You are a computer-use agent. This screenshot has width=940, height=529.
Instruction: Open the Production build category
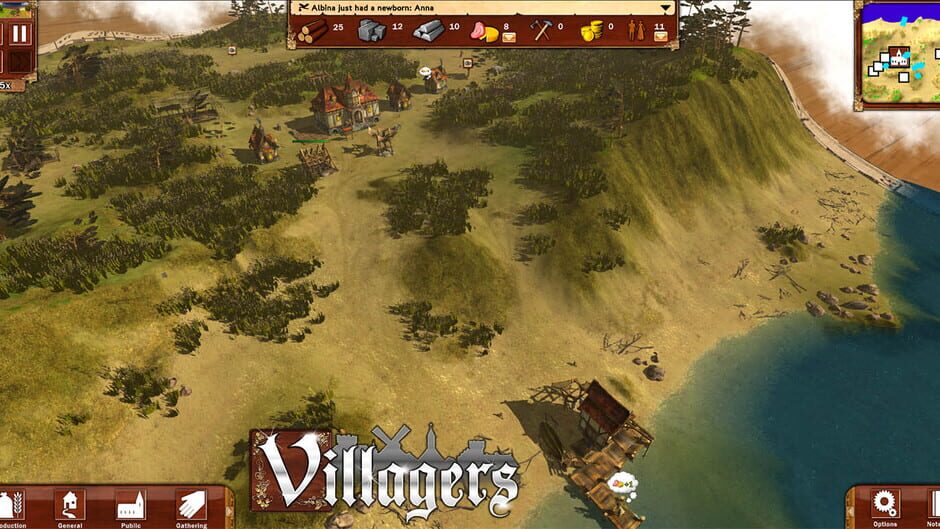12,503
